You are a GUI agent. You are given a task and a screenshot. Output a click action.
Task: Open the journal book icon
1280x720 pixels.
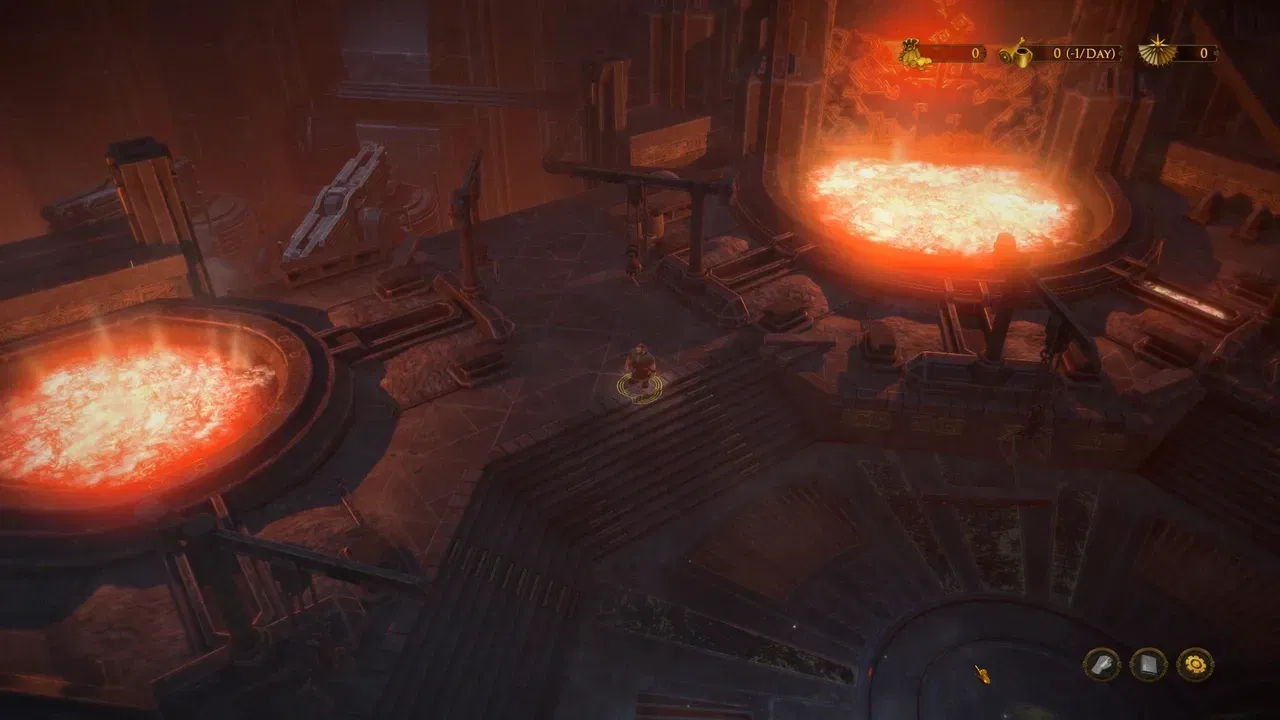tap(1148, 663)
